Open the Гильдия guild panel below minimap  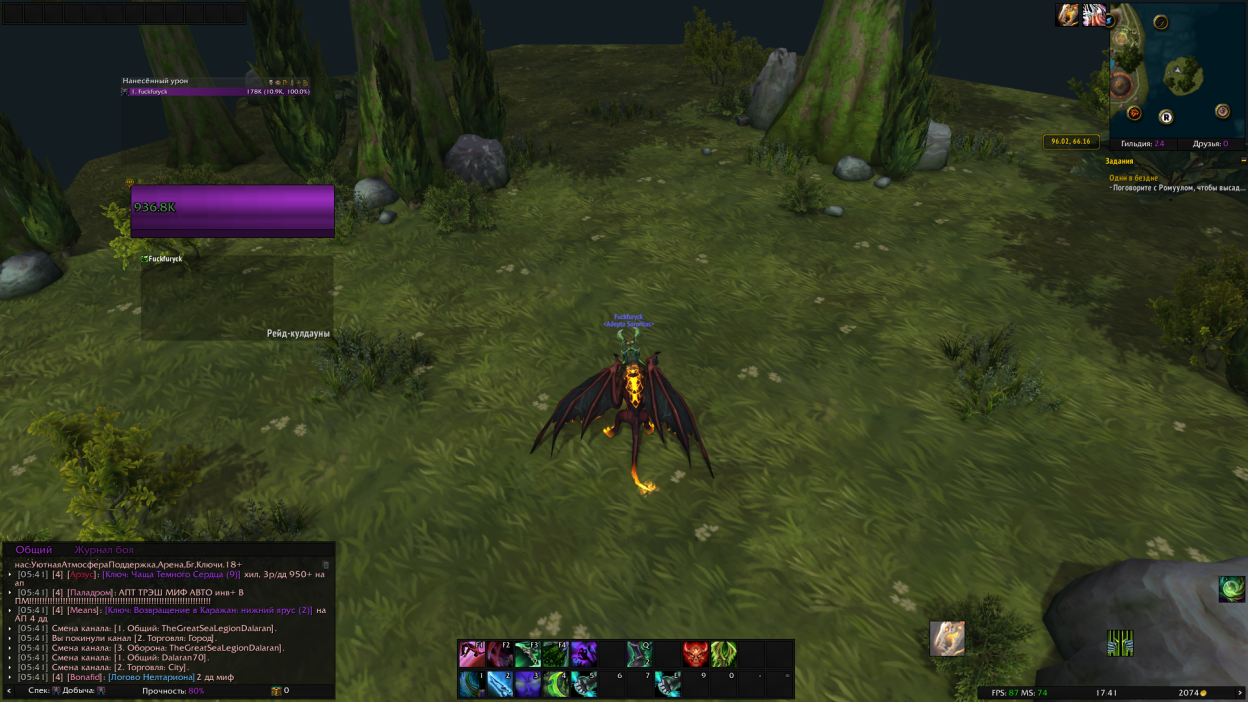(1143, 144)
